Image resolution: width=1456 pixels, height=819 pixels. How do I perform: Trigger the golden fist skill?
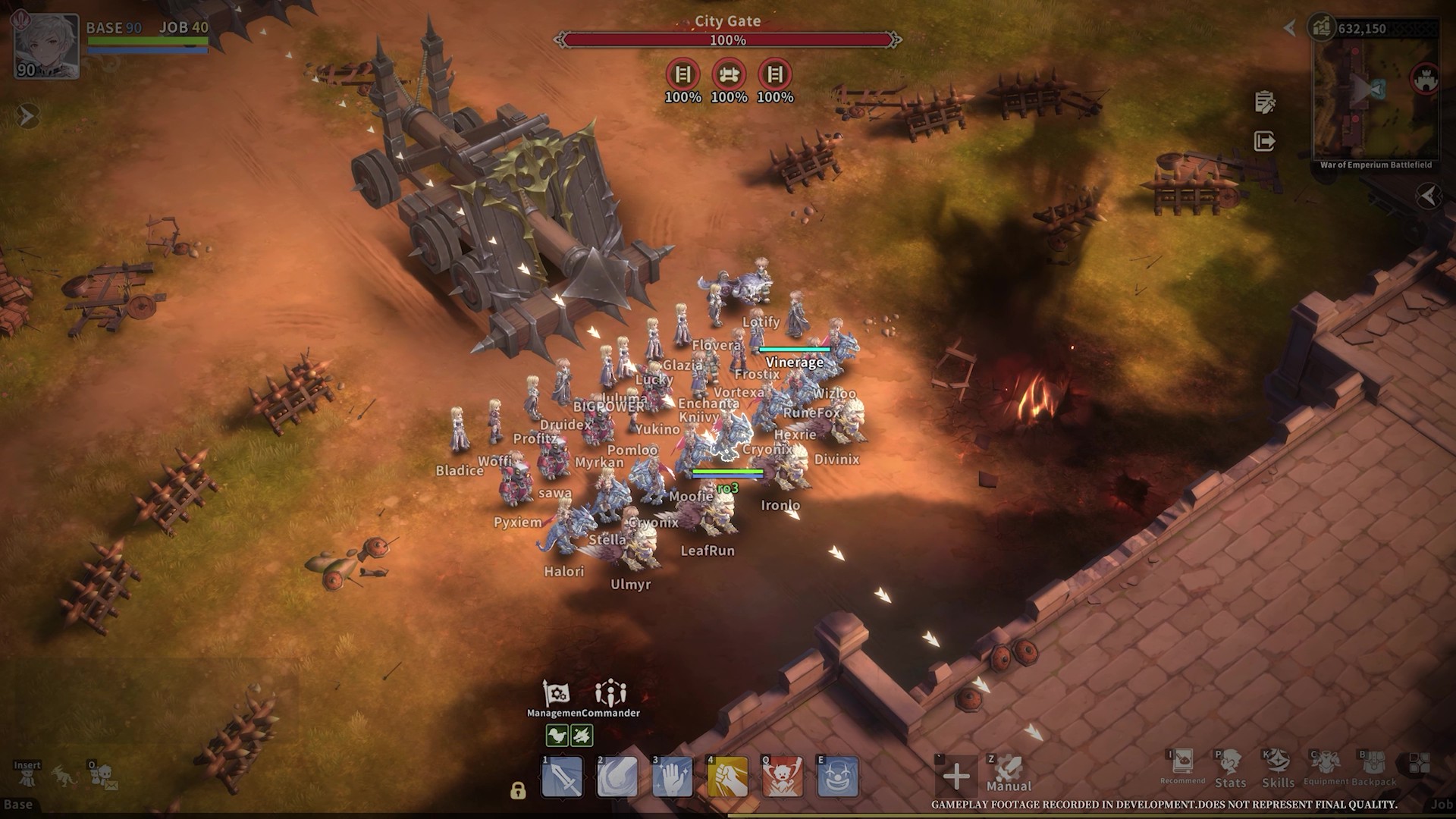coord(727,777)
